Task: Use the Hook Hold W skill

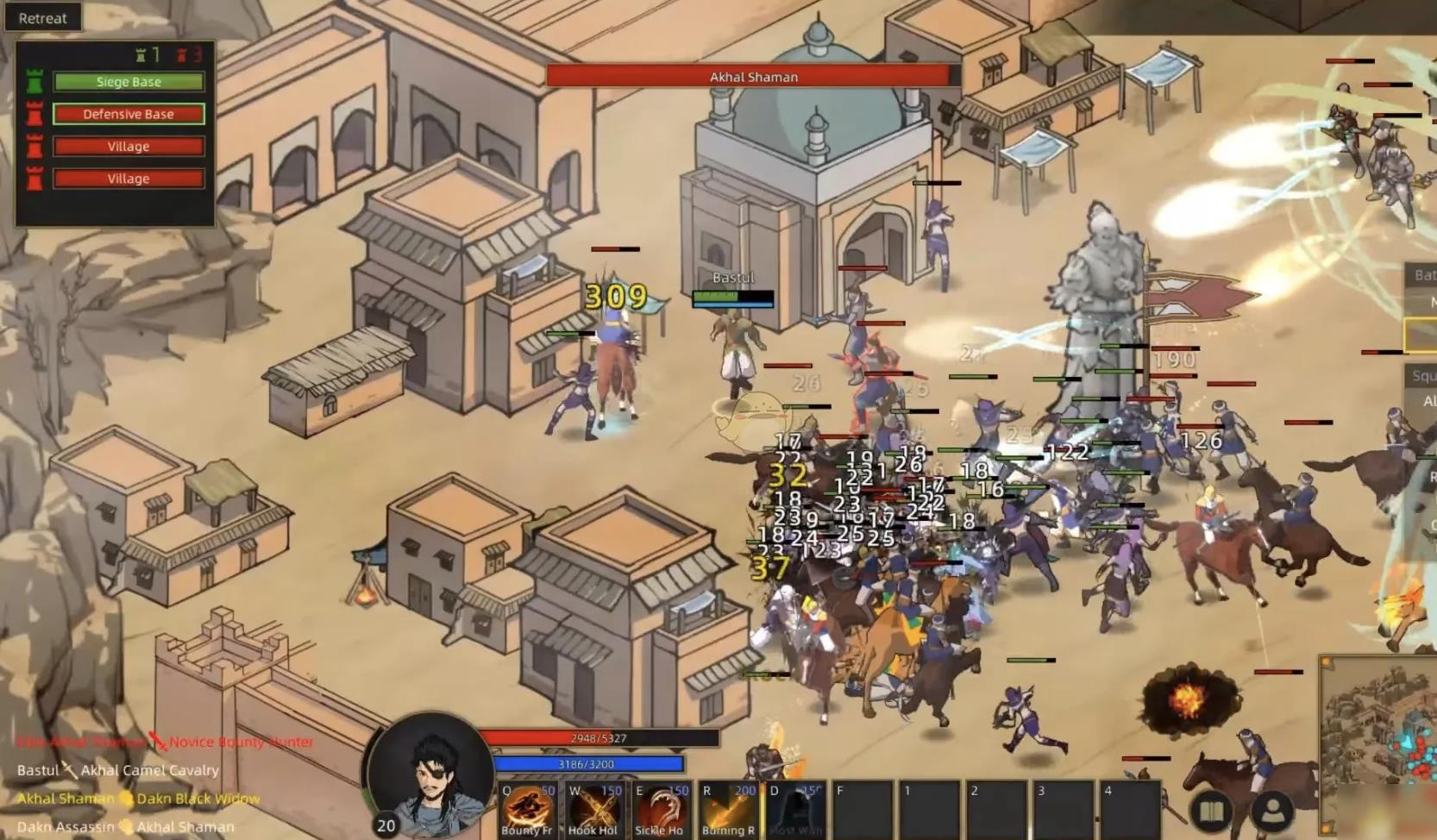Action: coord(593,811)
